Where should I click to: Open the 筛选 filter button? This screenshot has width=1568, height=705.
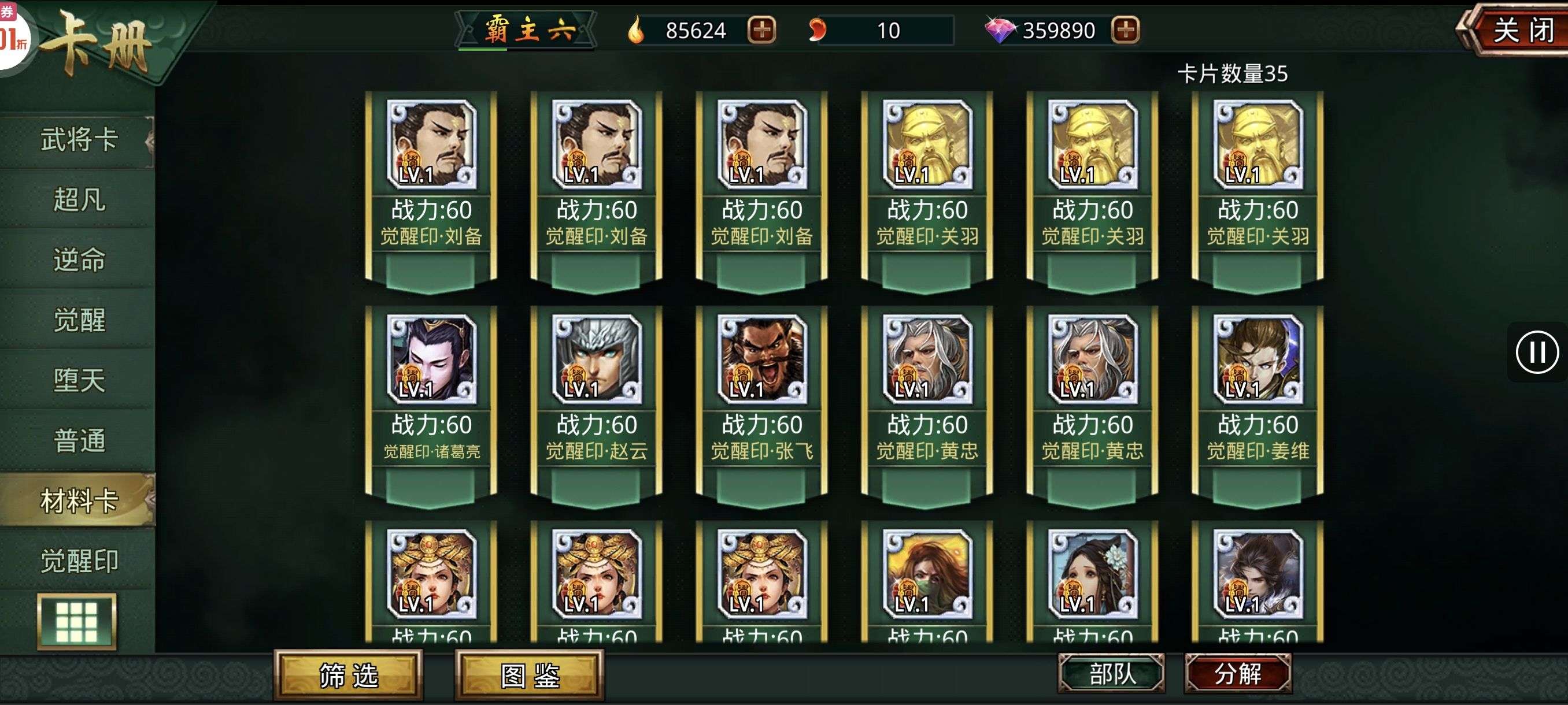[349, 675]
